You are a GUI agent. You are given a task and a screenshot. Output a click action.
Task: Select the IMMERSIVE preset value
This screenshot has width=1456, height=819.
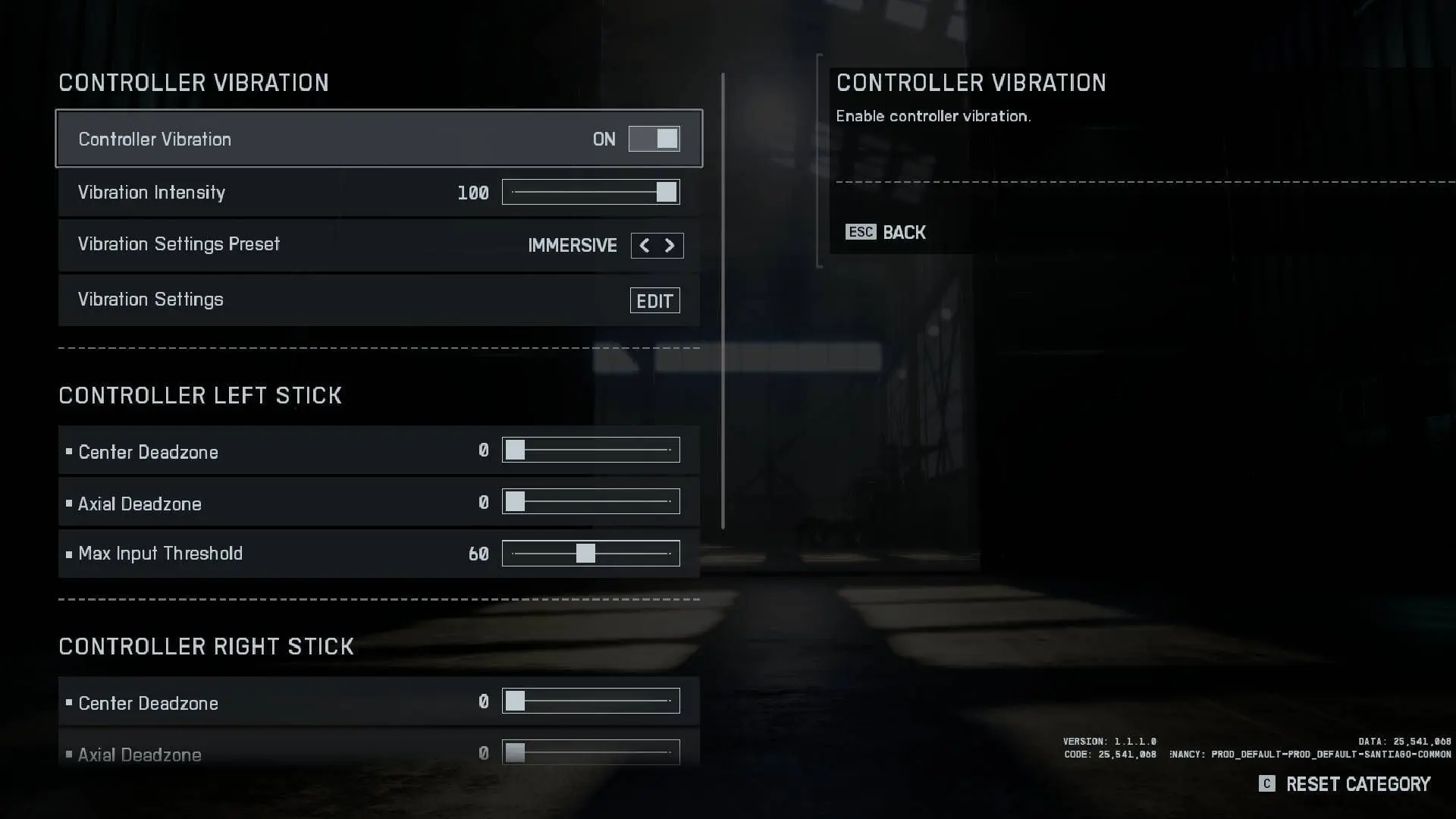pyautogui.click(x=573, y=245)
